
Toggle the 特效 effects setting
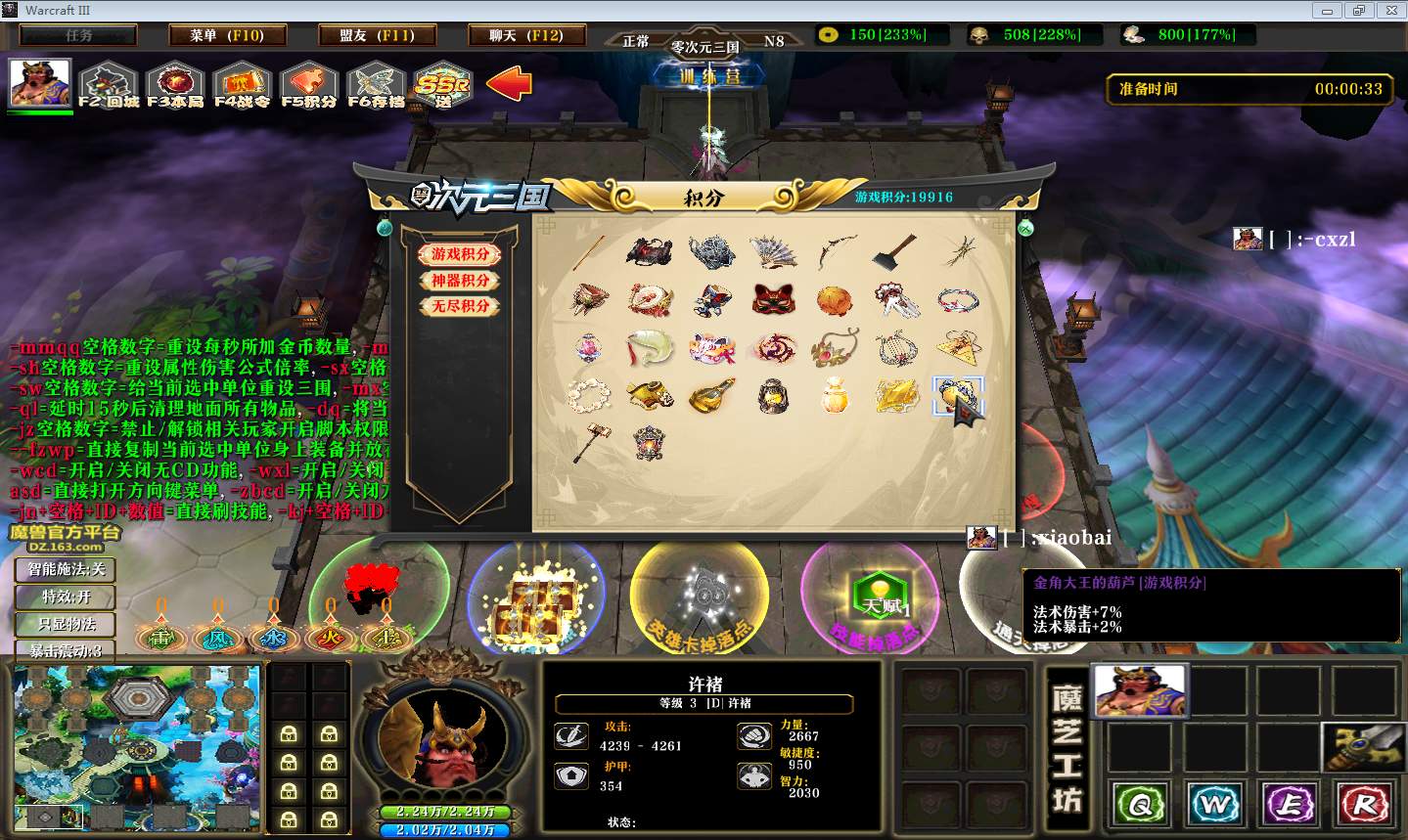point(66,597)
